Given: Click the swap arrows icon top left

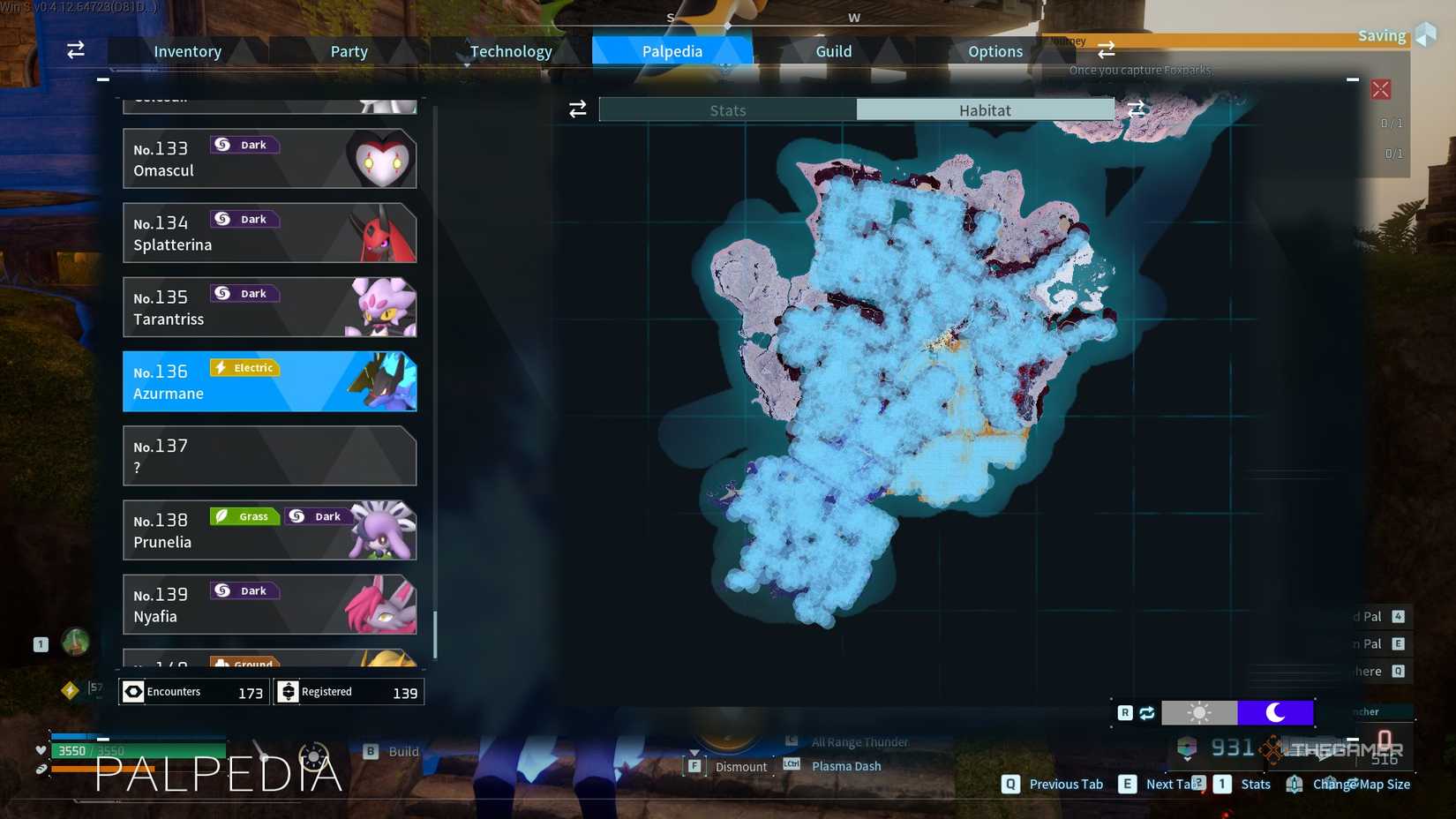Looking at the screenshot, I should (x=75, y=50).
